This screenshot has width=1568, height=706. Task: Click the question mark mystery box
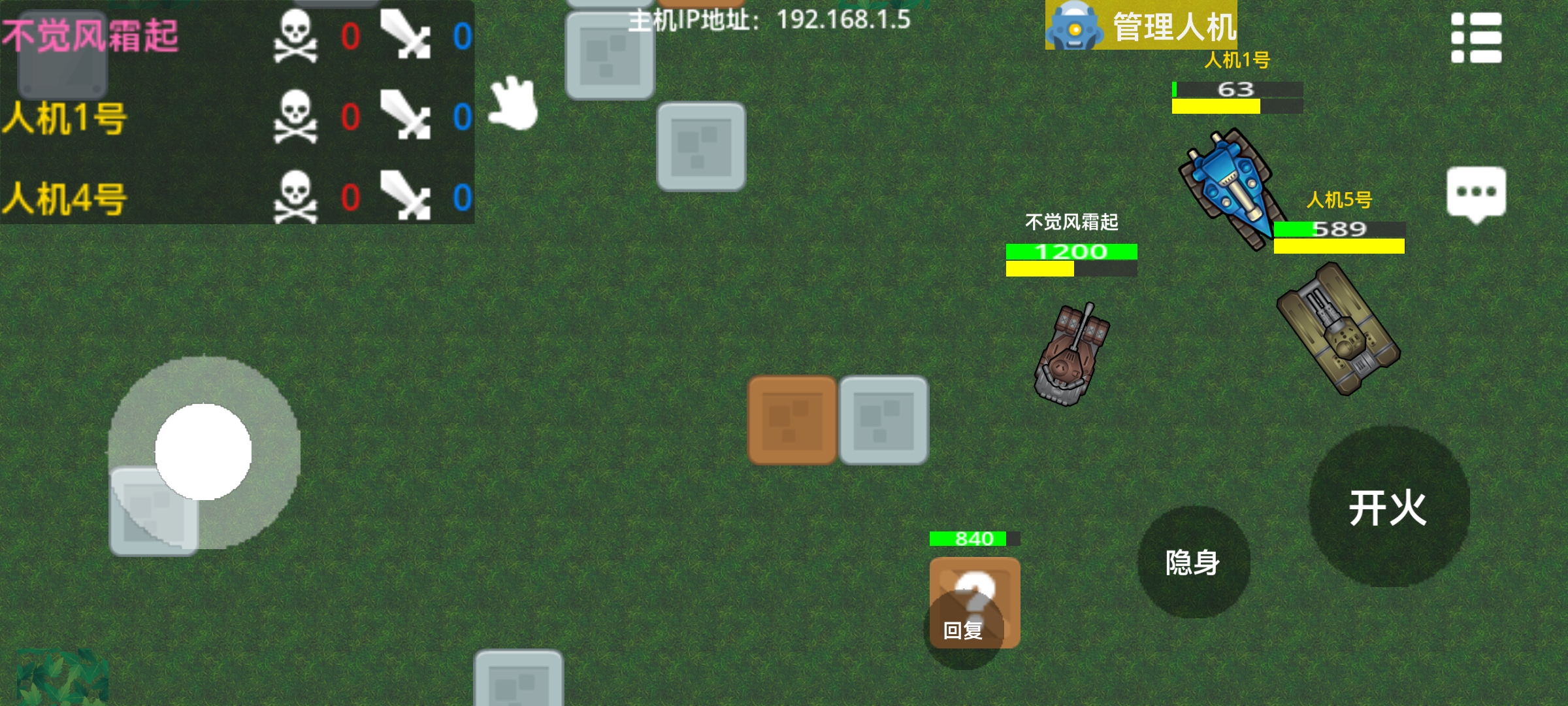pos(973,595)
